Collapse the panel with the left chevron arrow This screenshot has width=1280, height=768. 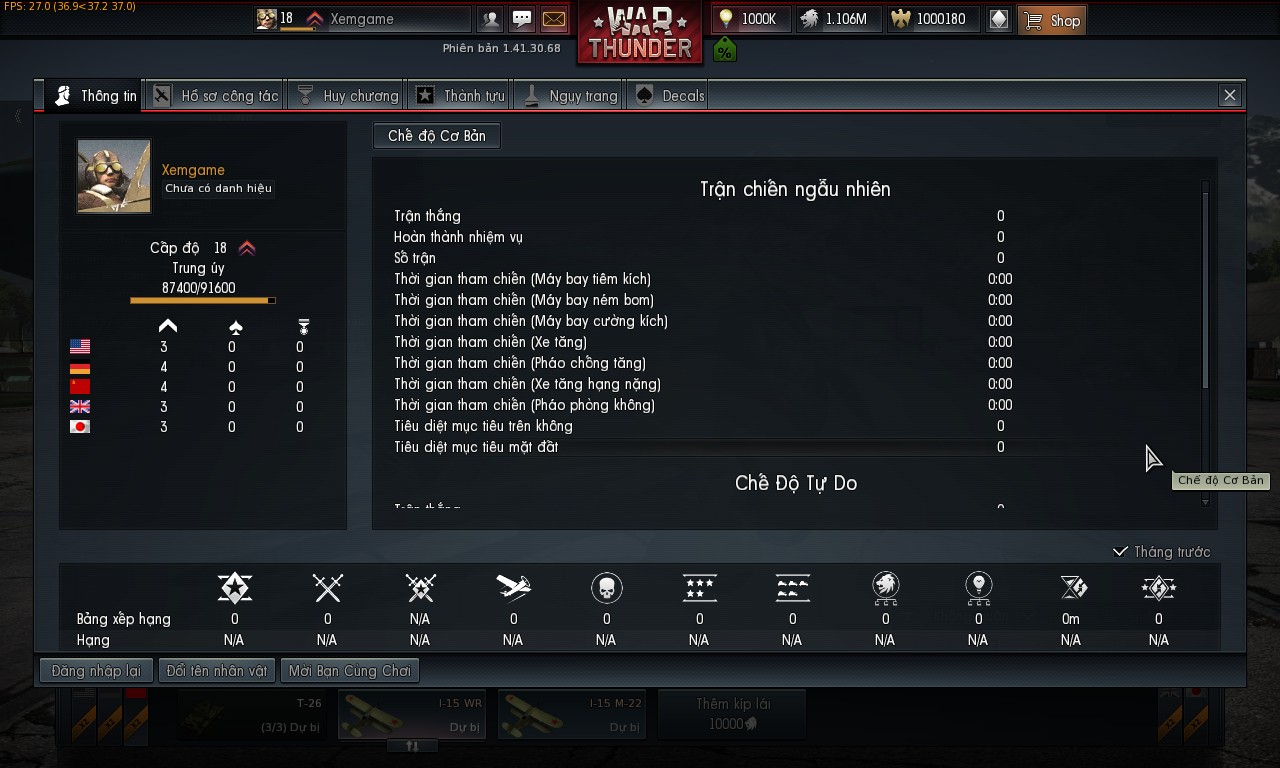click(x=16, y=116)
